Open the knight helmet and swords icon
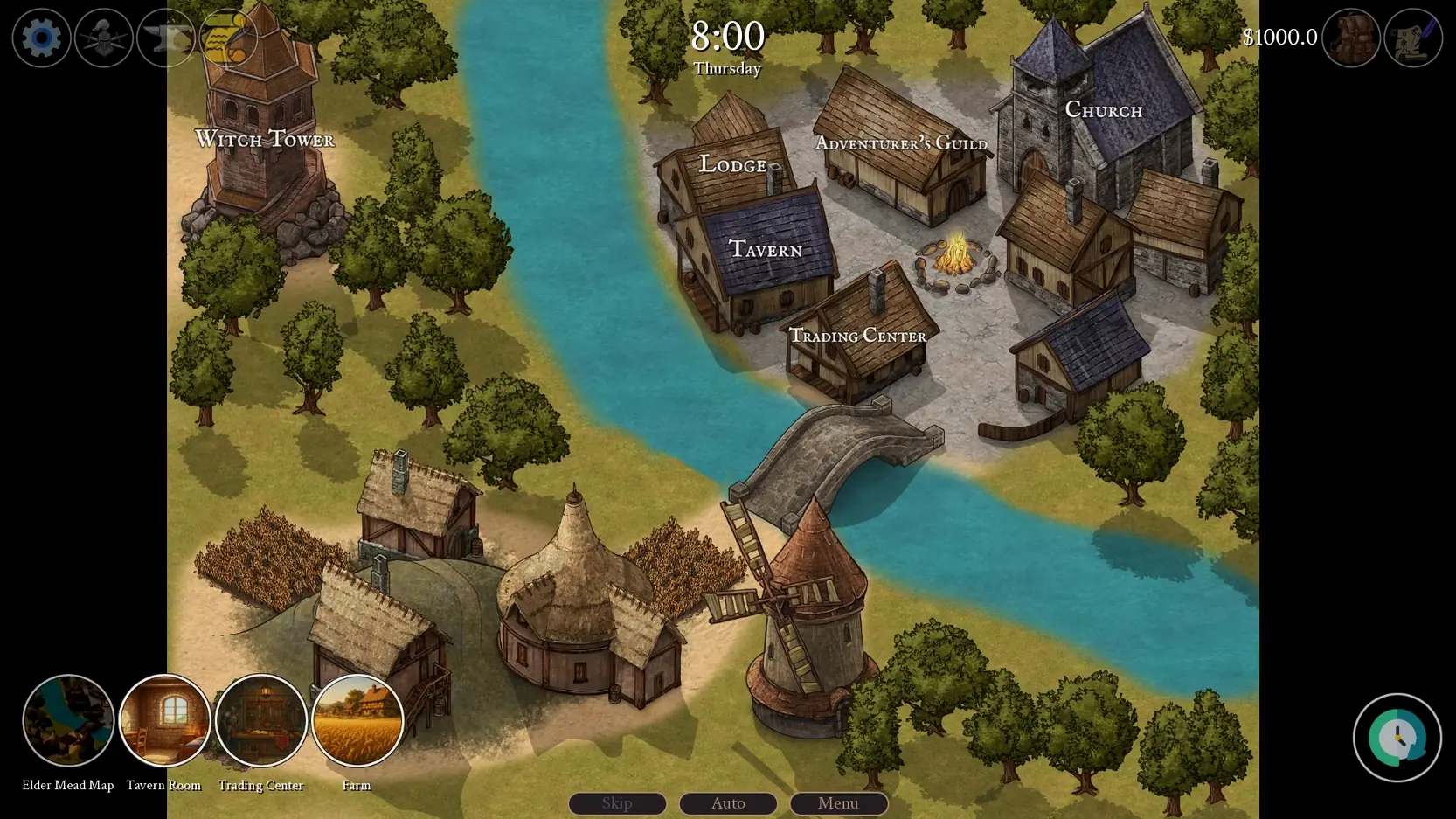This screenshot has height=819, width=1456. click(x=103, y=38)
